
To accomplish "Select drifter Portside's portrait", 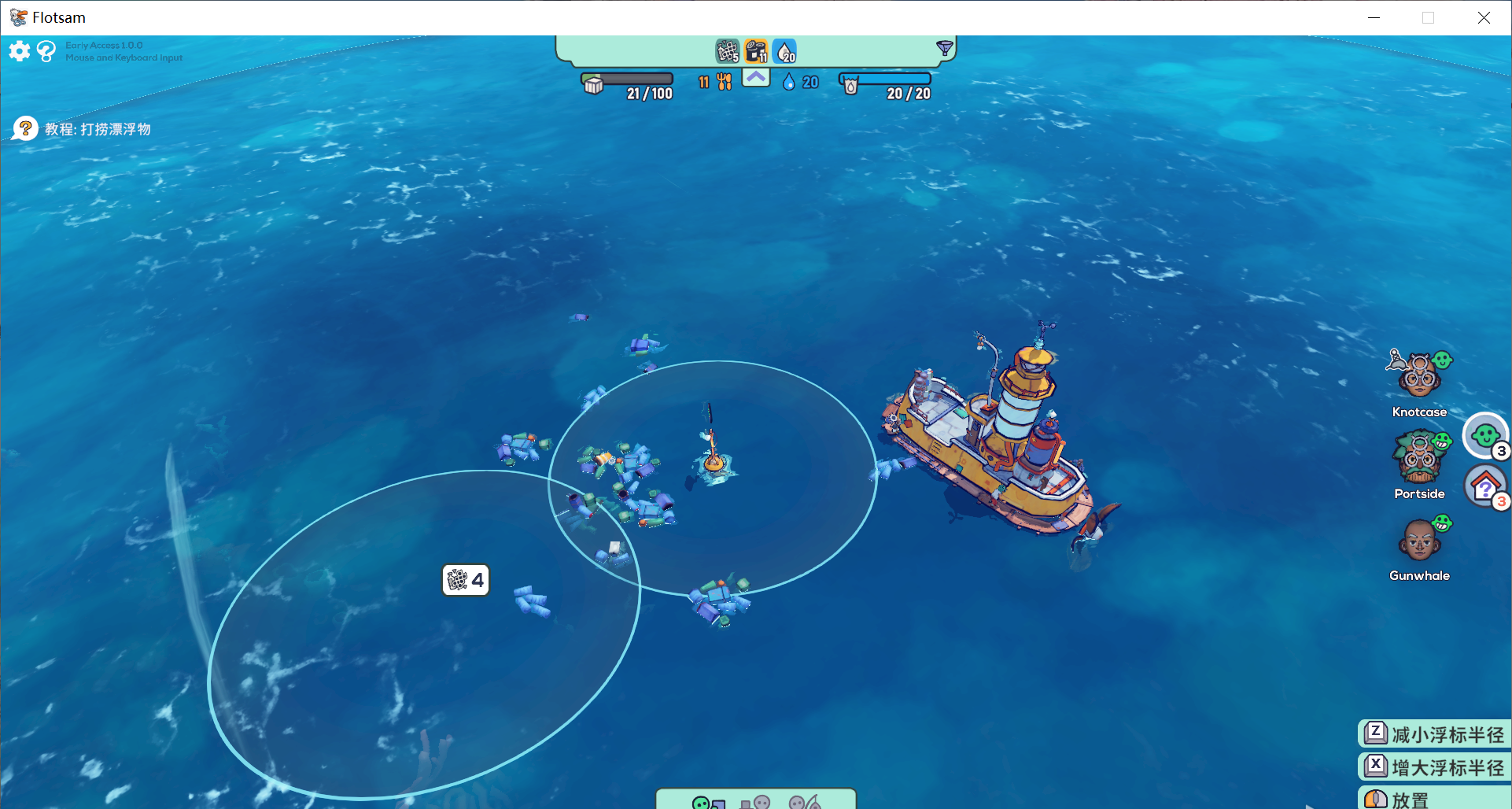I will tap(1419, 457).
